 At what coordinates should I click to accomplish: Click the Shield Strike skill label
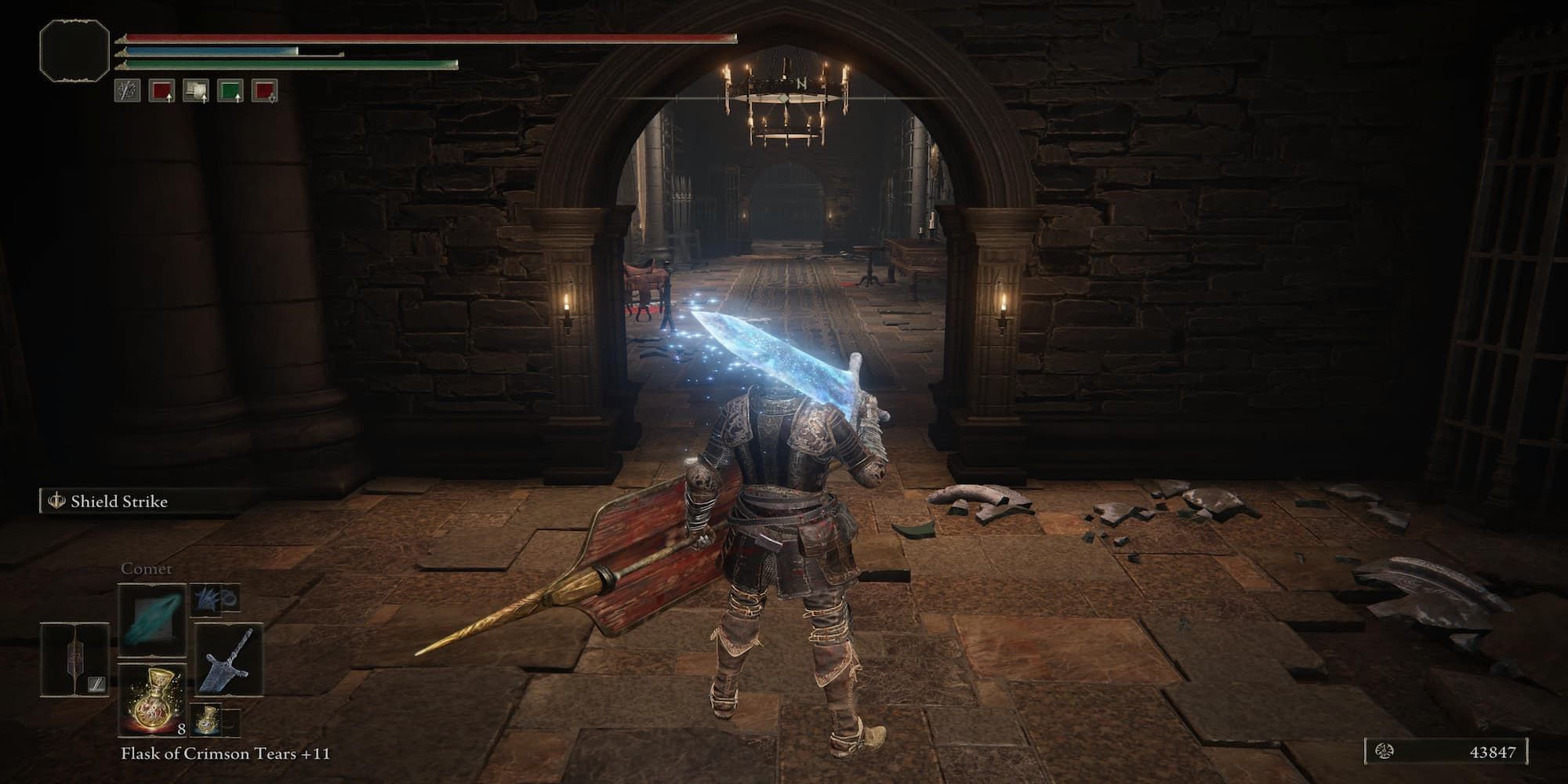(x=118, y=501)
